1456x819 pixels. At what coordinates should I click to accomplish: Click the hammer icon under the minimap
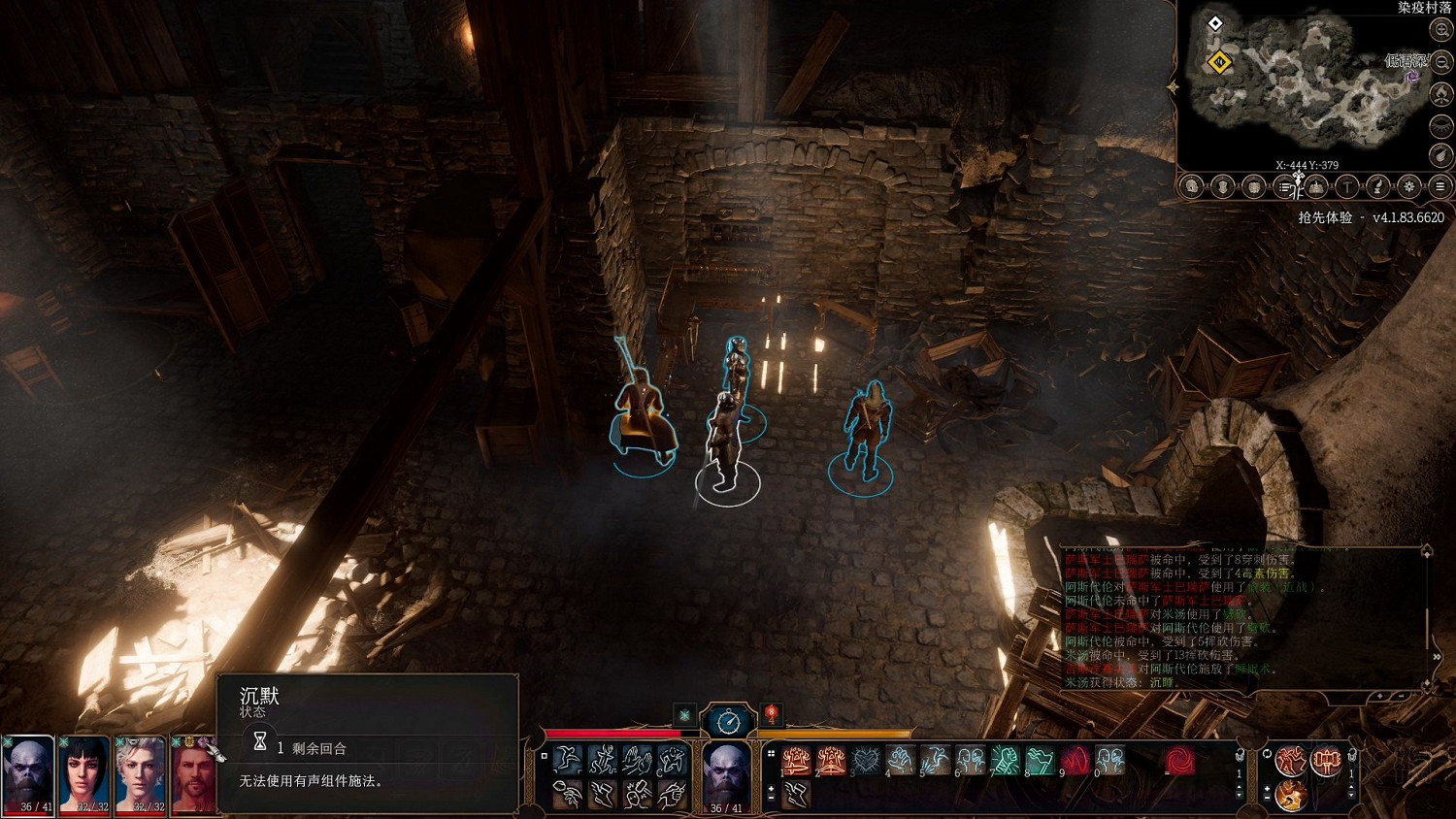(x=1347, y=186)
